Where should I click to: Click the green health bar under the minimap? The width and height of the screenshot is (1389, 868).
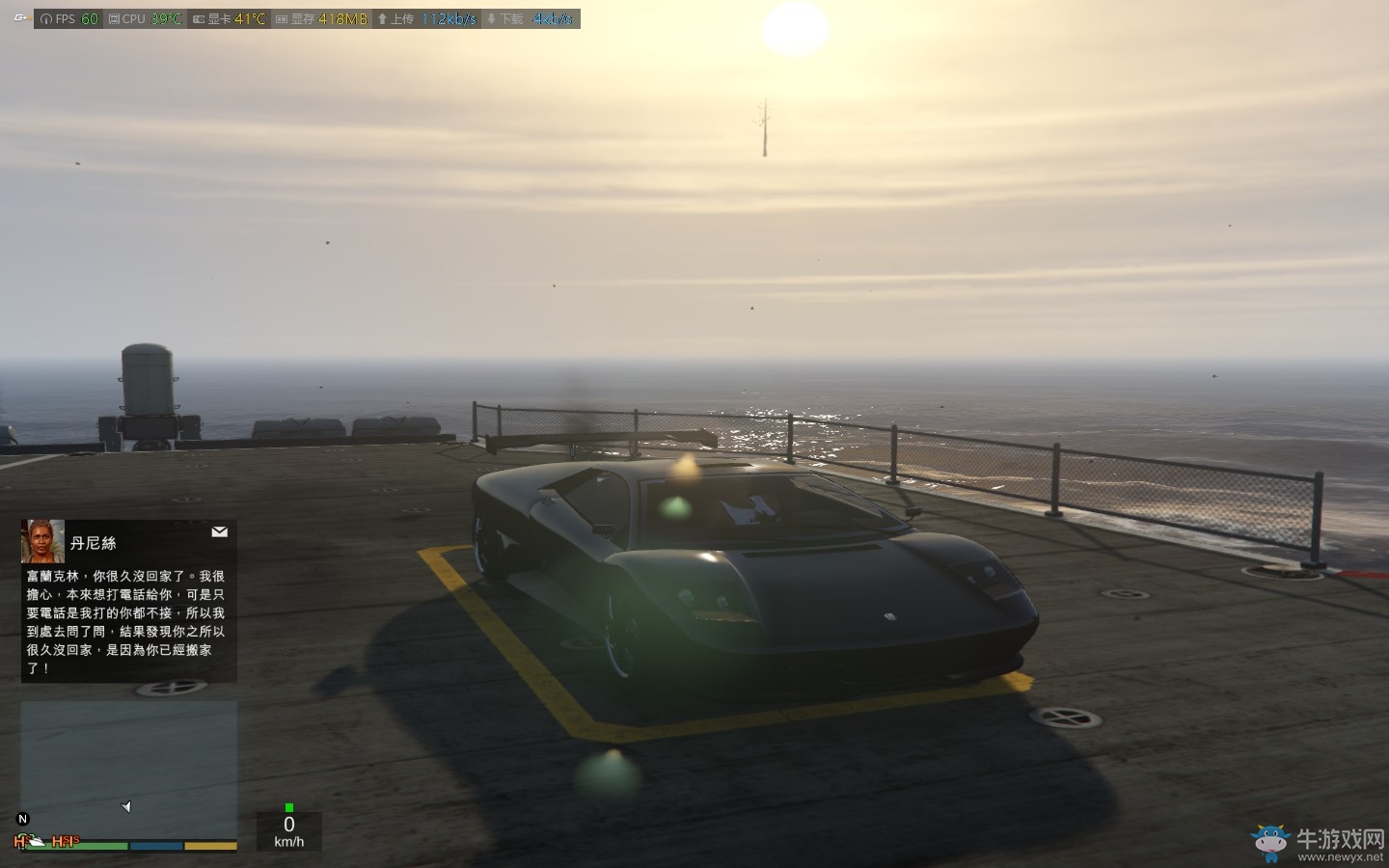[77, 845]
